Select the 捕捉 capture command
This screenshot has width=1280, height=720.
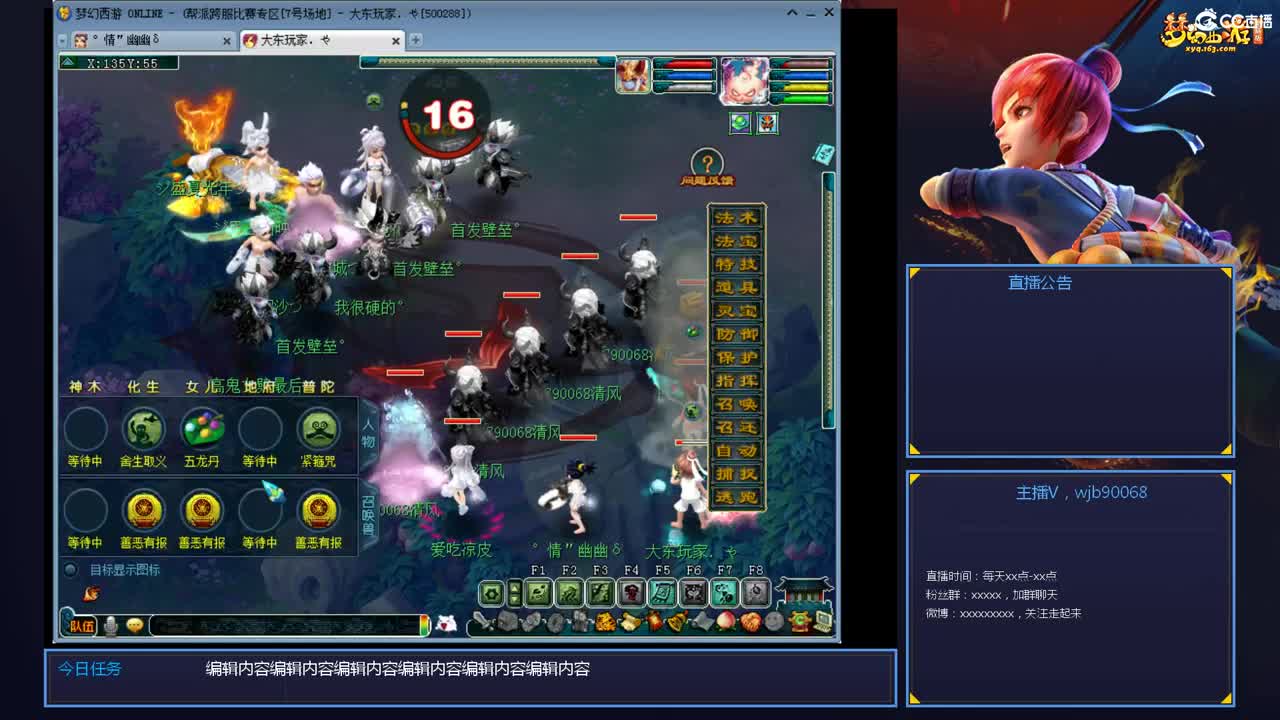pos(735,472)
